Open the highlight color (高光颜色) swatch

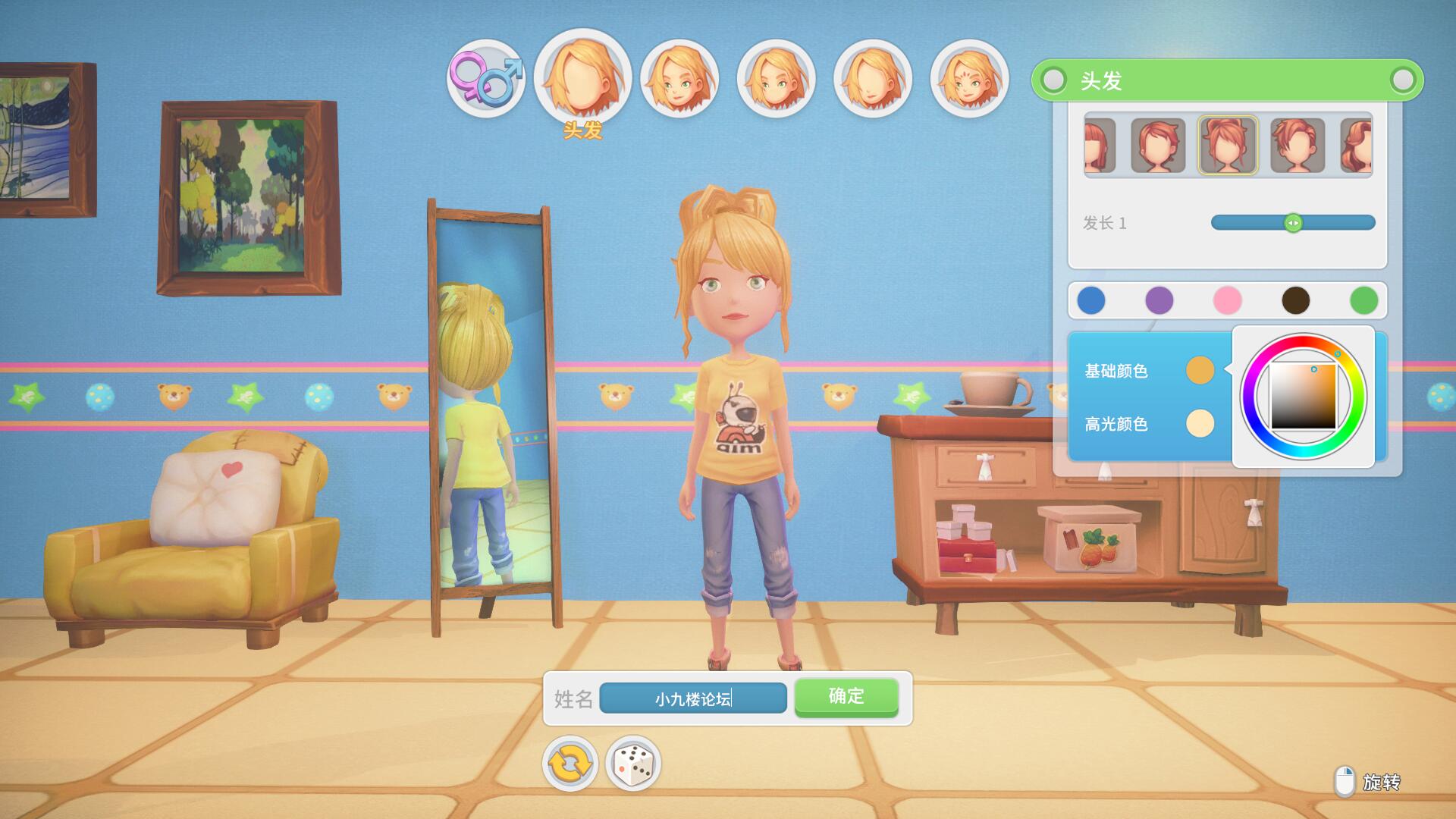pos(1200,424)
